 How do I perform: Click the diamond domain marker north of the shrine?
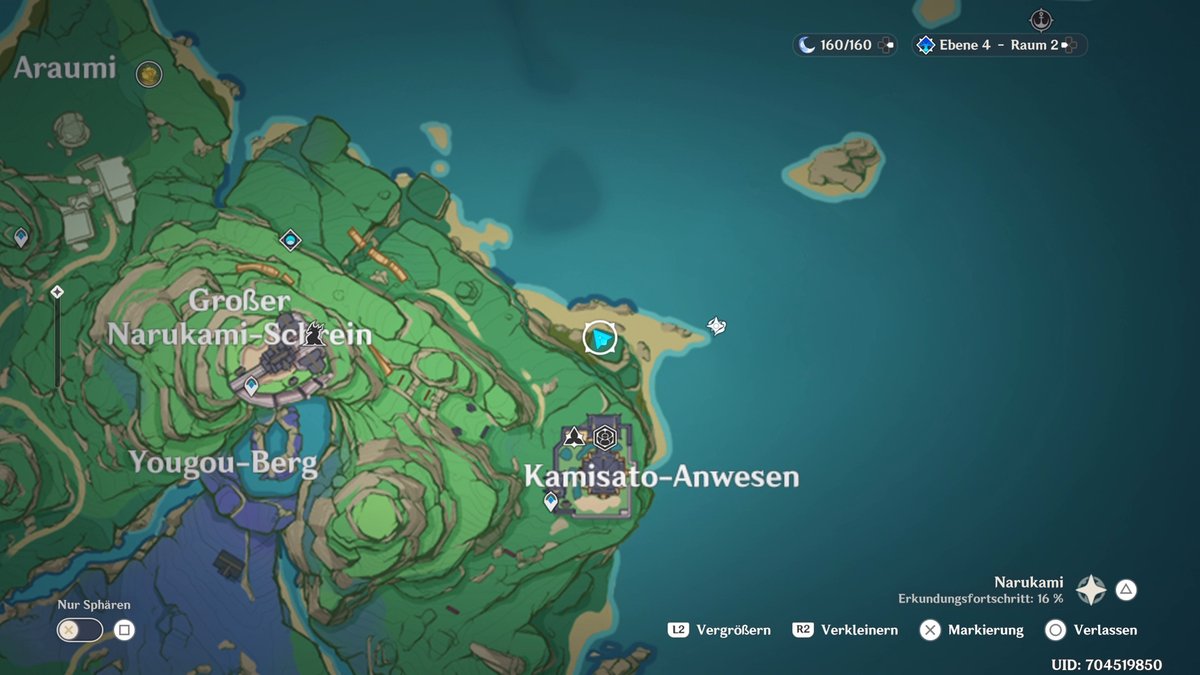[x=290, y=240]
